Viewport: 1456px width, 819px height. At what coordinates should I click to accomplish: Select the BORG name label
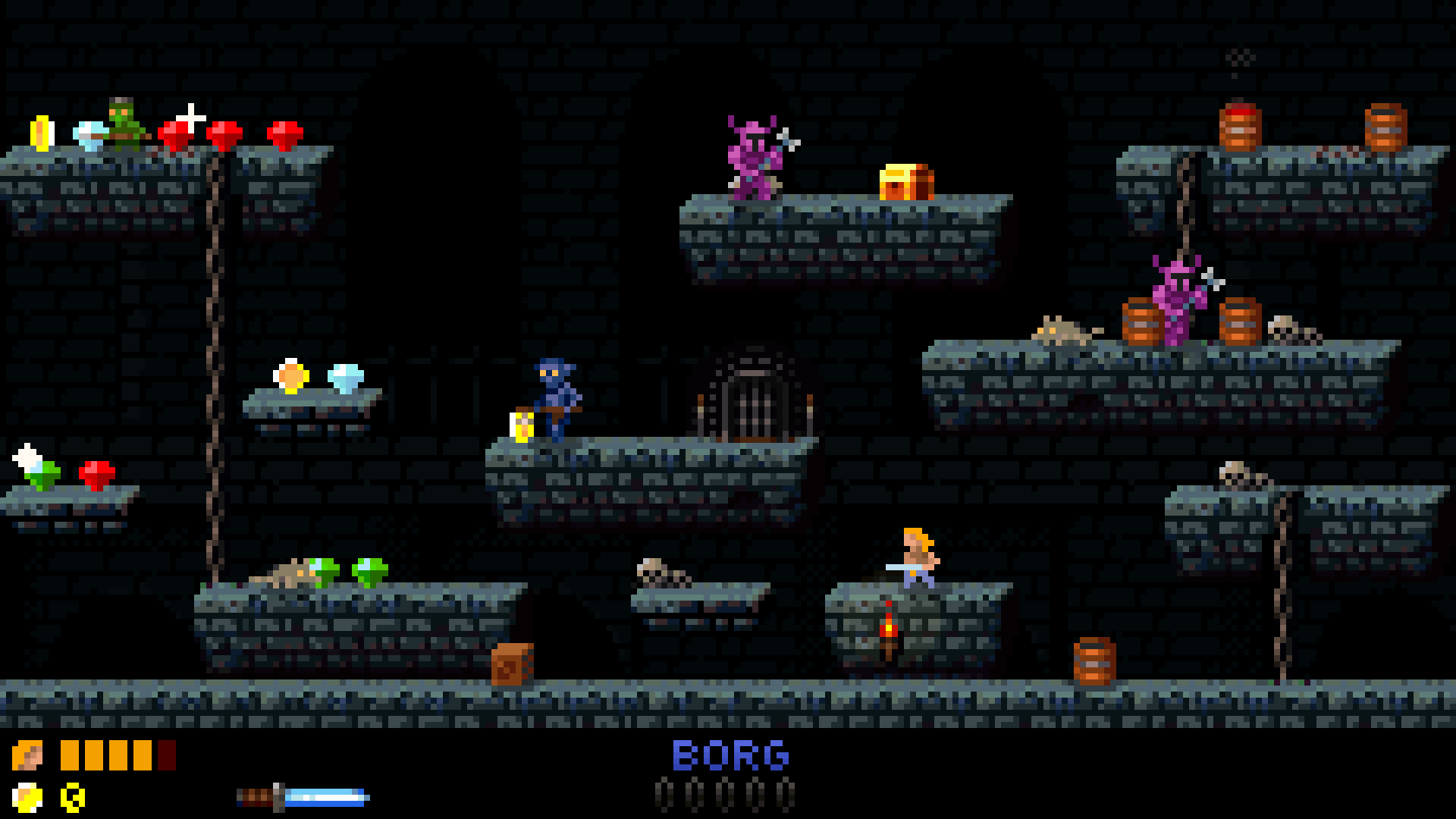click(x=730, y=755)
